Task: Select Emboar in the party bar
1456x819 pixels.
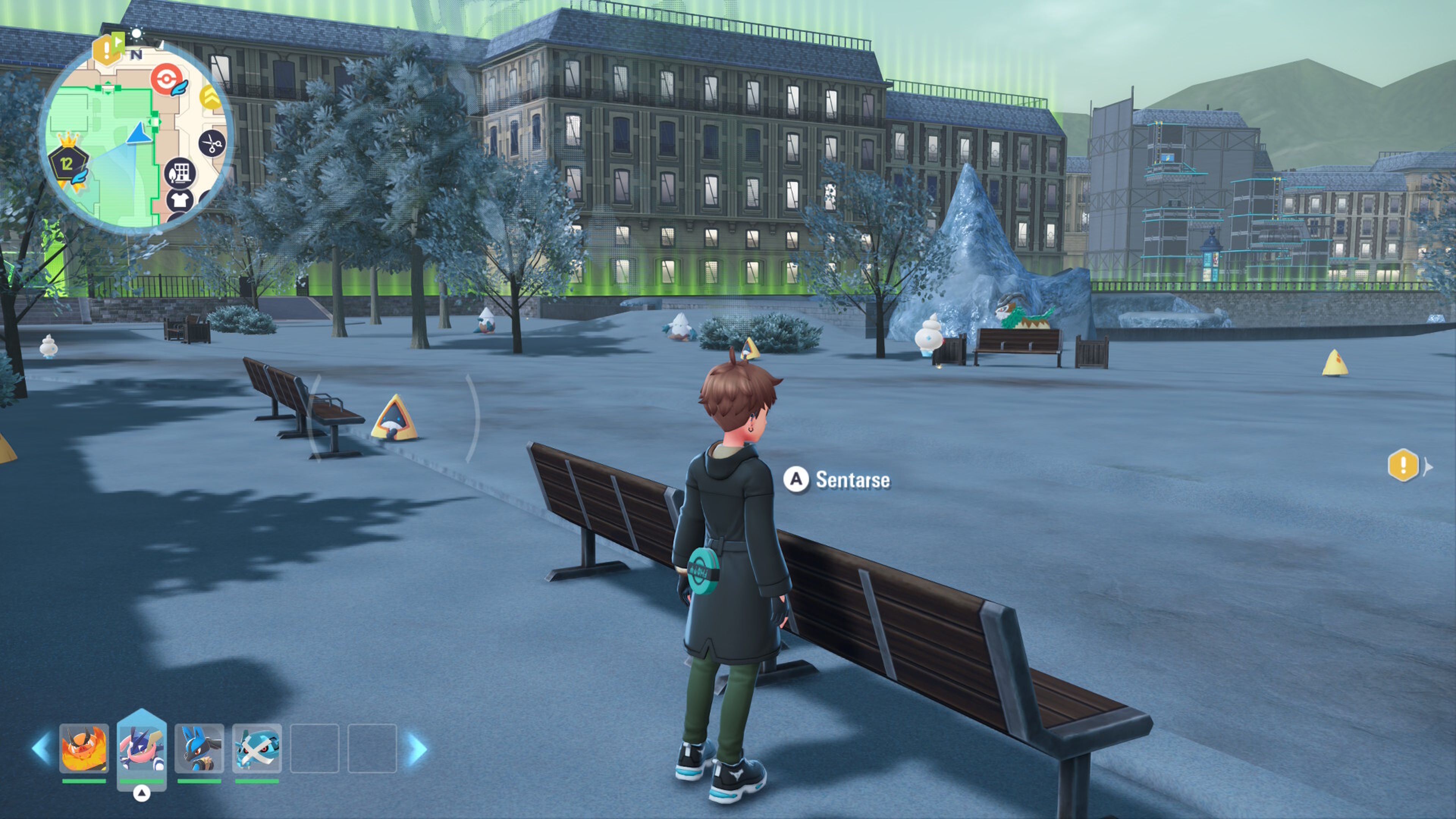Action: pyautogui.click(x=84, y=748)
